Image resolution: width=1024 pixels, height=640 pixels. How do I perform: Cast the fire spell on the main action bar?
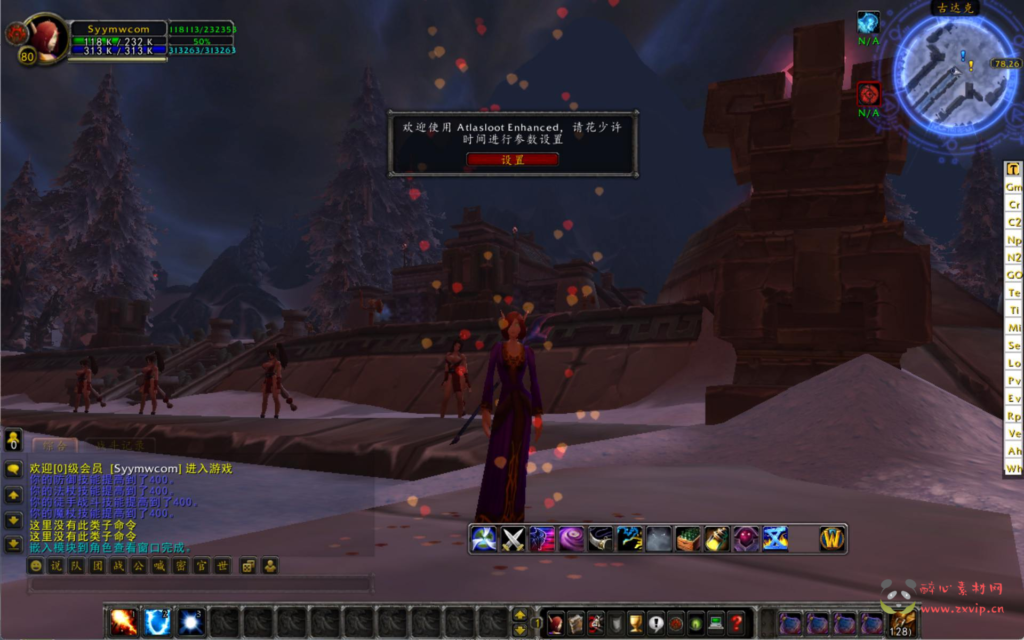(x=124, y=623)
